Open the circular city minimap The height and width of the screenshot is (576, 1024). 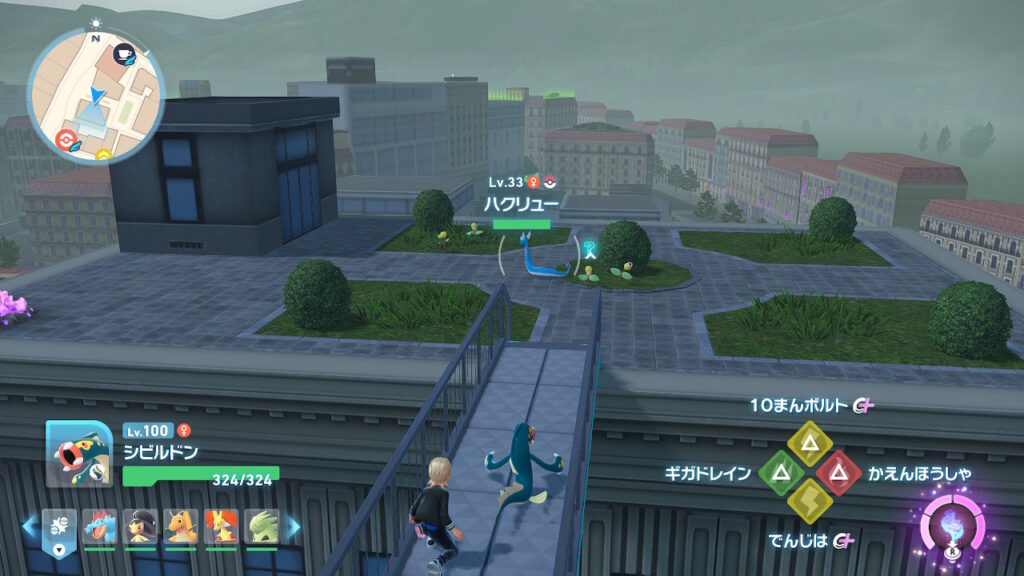pos(96,96)
